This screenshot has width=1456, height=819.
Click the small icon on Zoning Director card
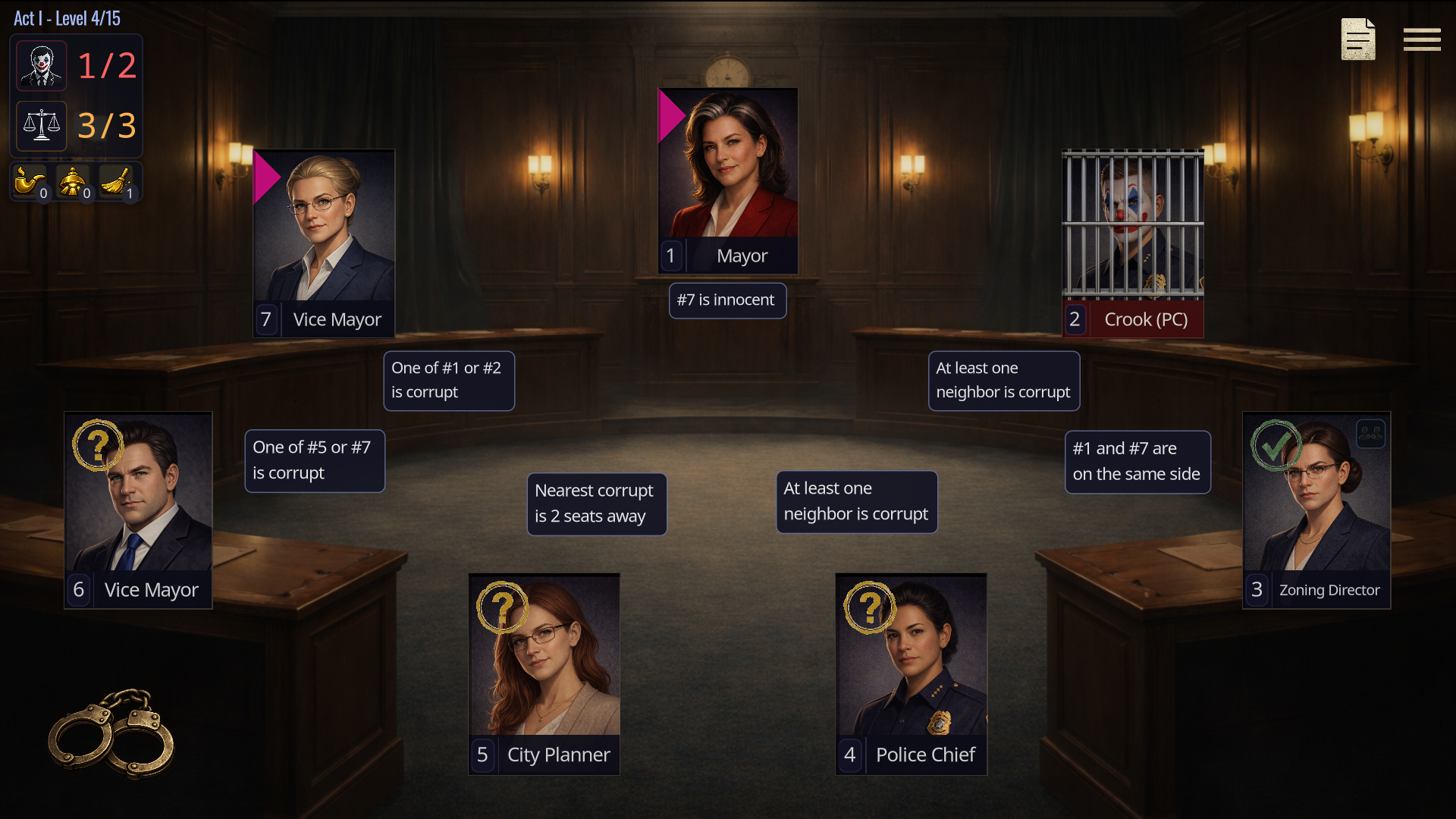(x=1370, y=435)
